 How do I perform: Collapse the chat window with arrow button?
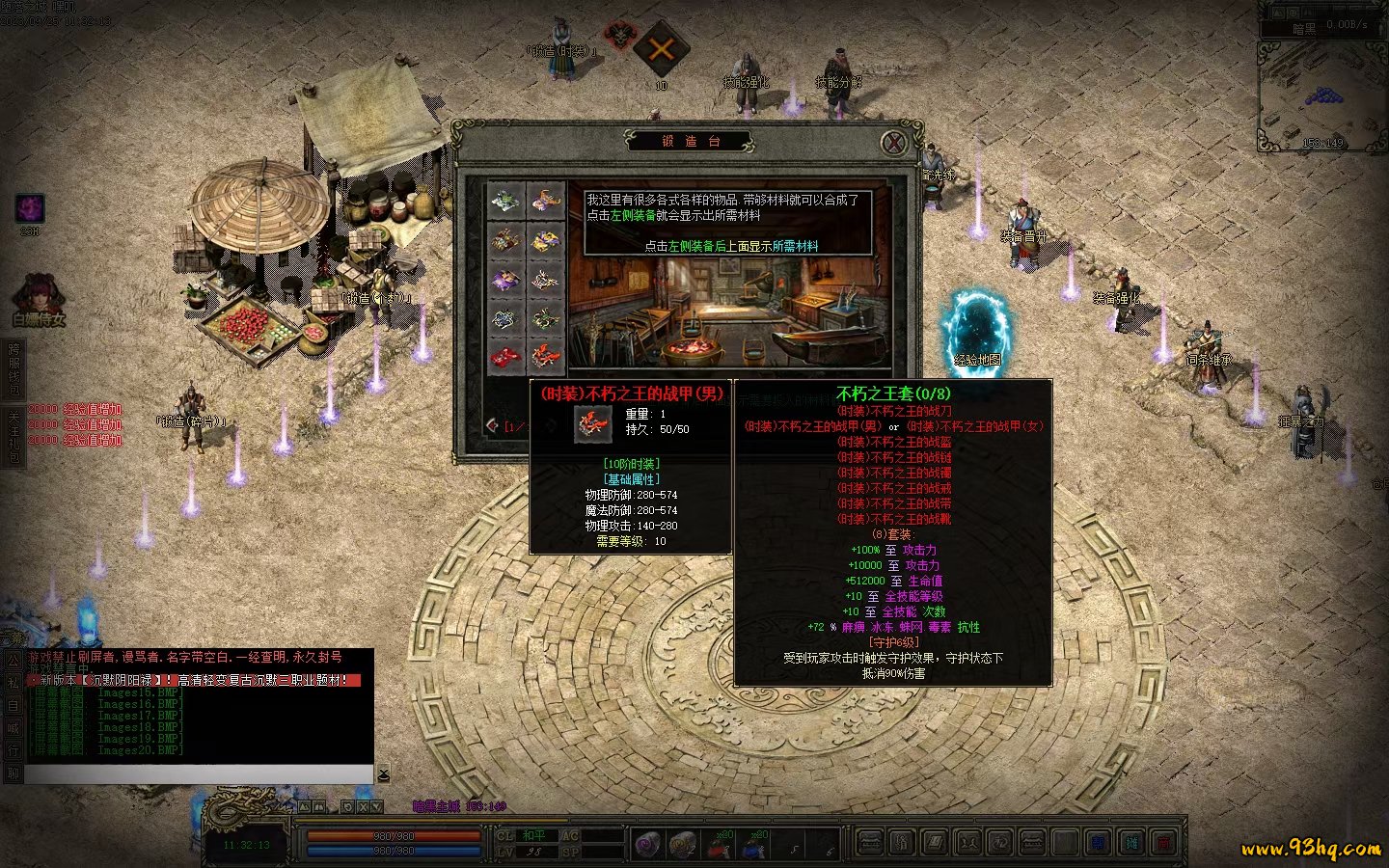click(x=383, y=774)
